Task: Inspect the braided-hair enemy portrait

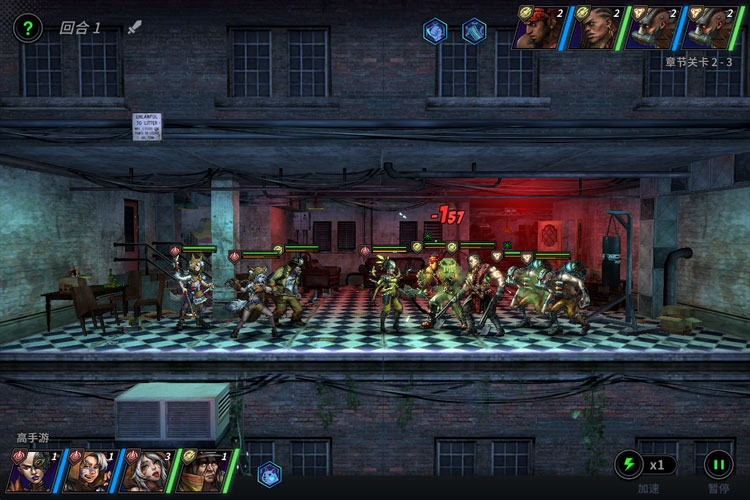Action: click(597, 27)
